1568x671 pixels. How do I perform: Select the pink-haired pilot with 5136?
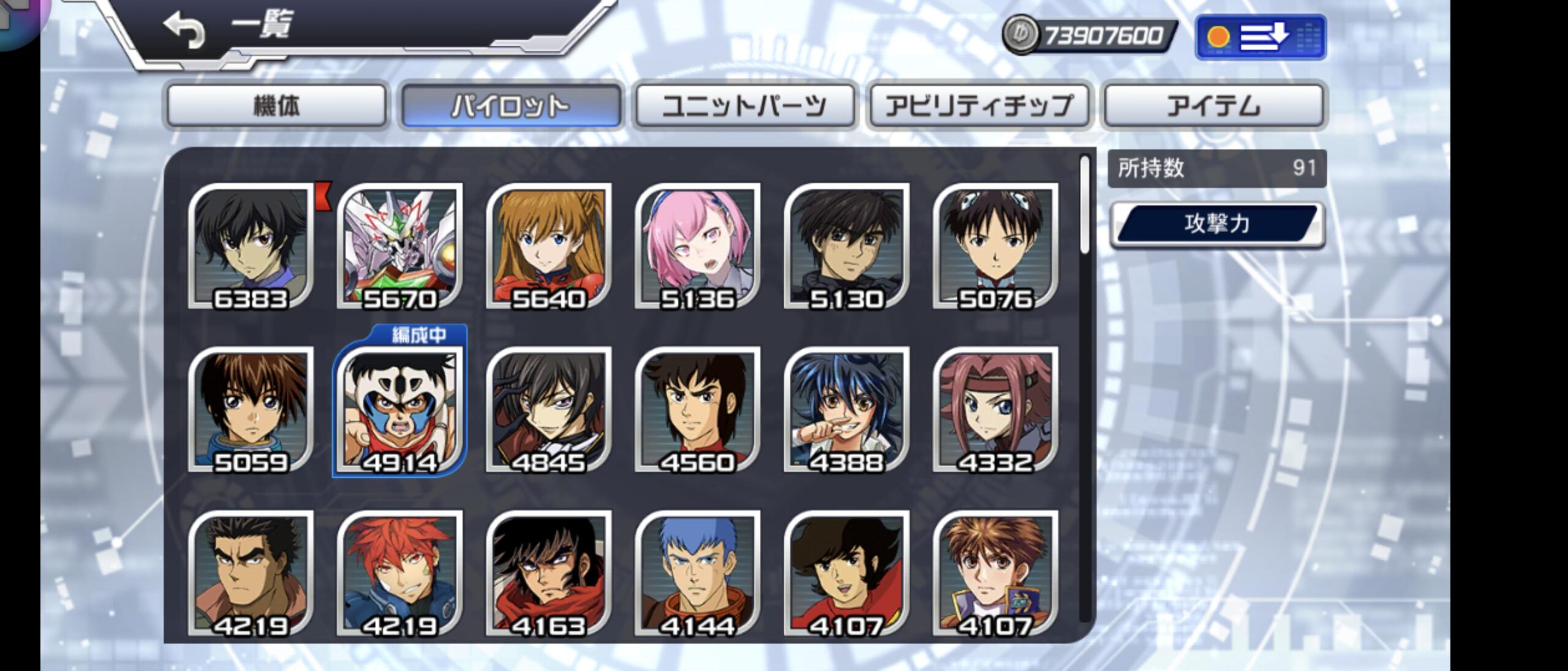click(698, 246)
